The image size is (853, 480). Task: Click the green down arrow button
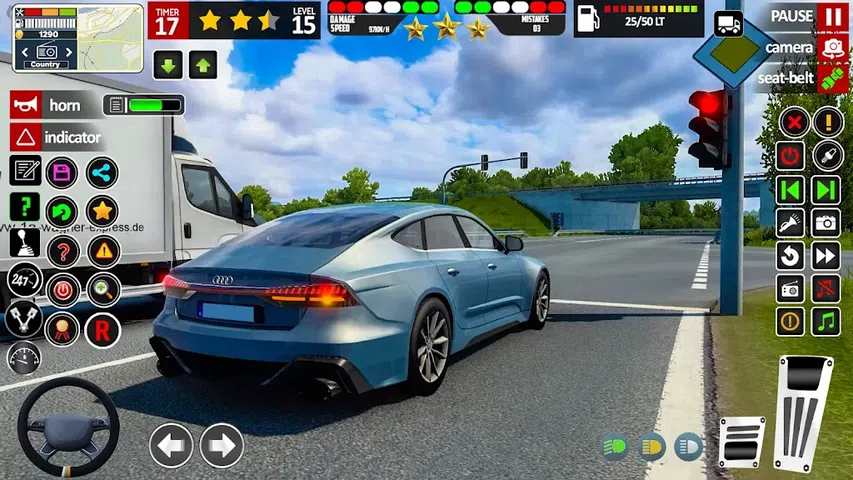tap(168, 66)
